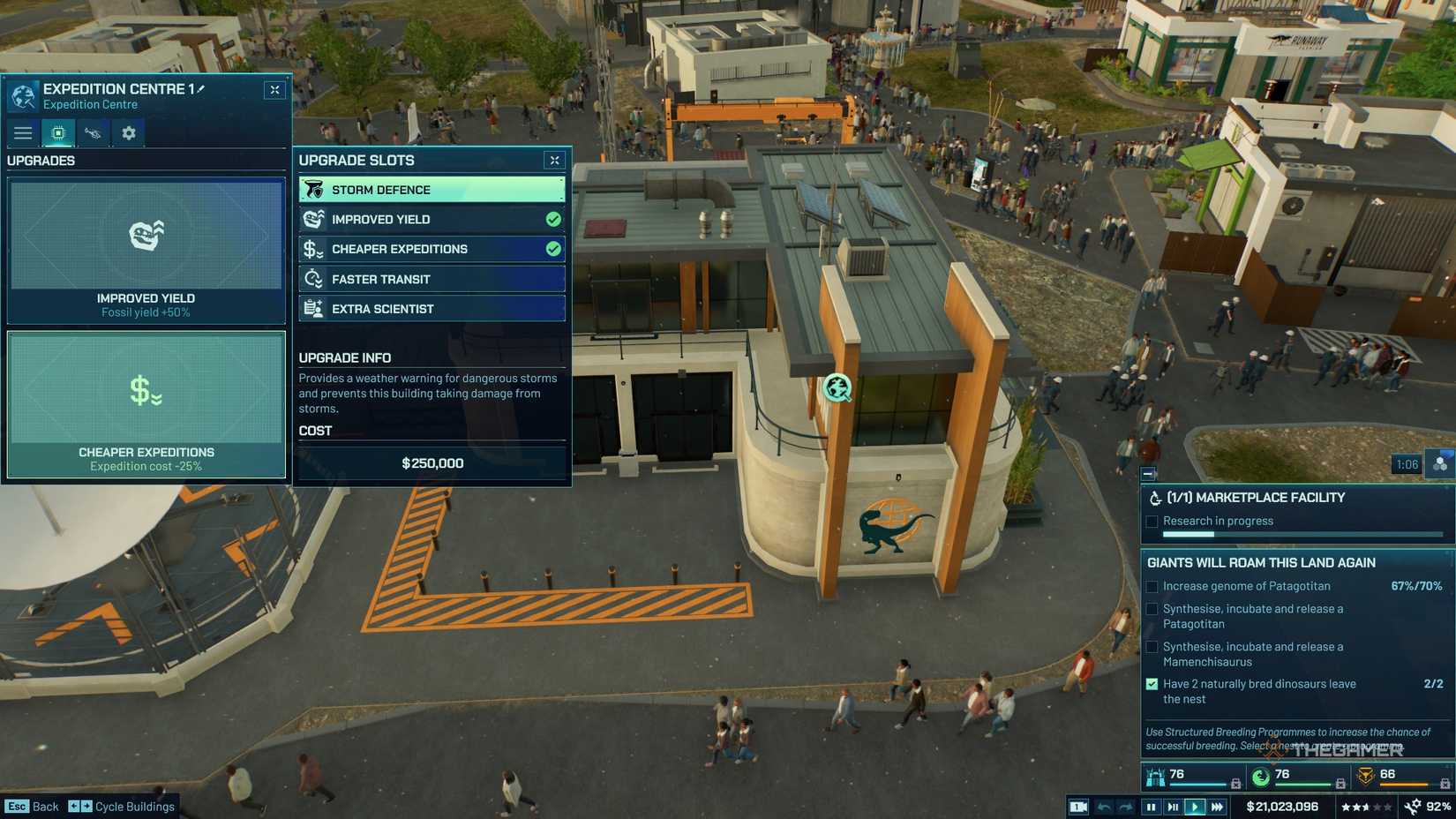1456x819 pixels.
Task: Click the Undo arrow icon
Action: tap(1103, 806)
